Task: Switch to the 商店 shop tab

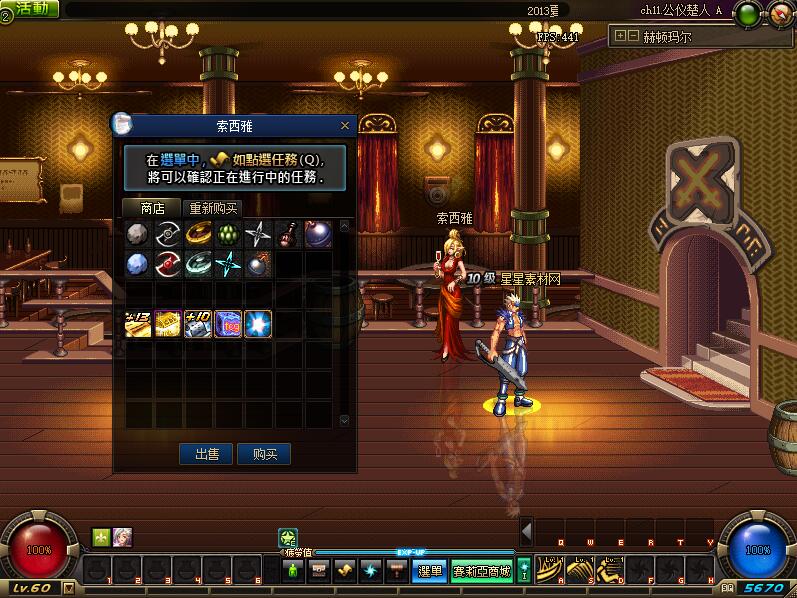Action: [x=153, y=208]
